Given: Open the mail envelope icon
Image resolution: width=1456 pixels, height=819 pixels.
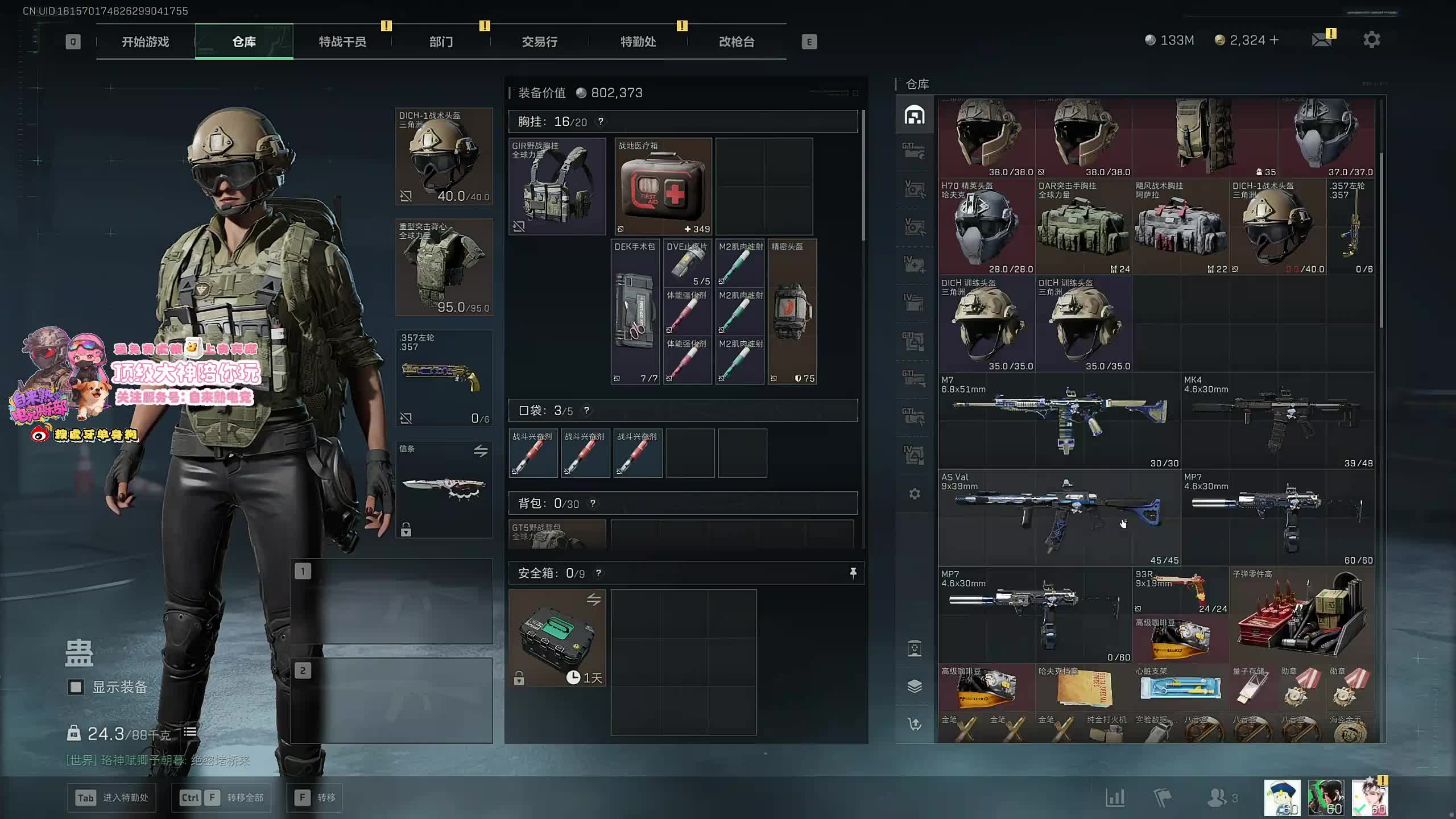Looking at the screenshot, I should [x=1321, y=40].
